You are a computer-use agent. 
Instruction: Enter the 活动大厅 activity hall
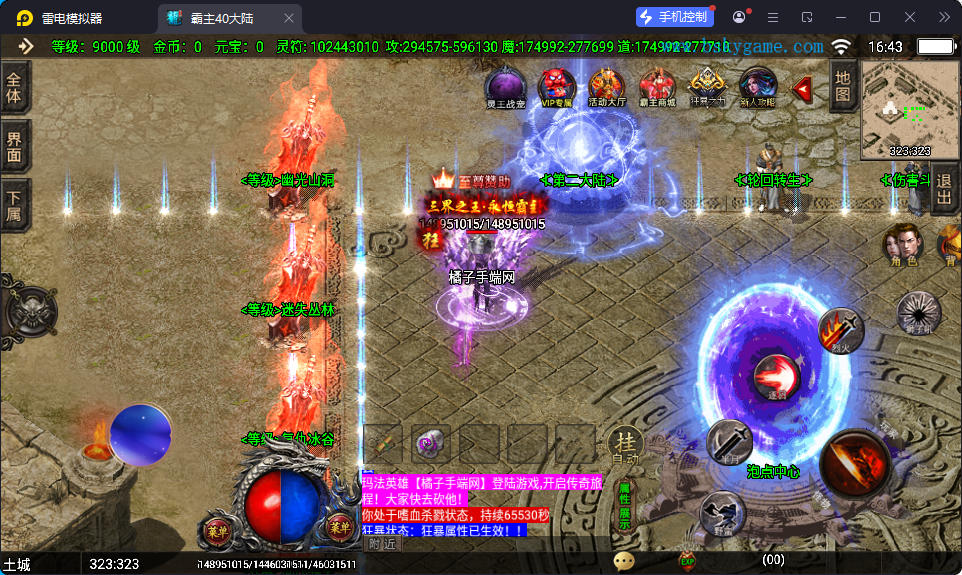607,88
